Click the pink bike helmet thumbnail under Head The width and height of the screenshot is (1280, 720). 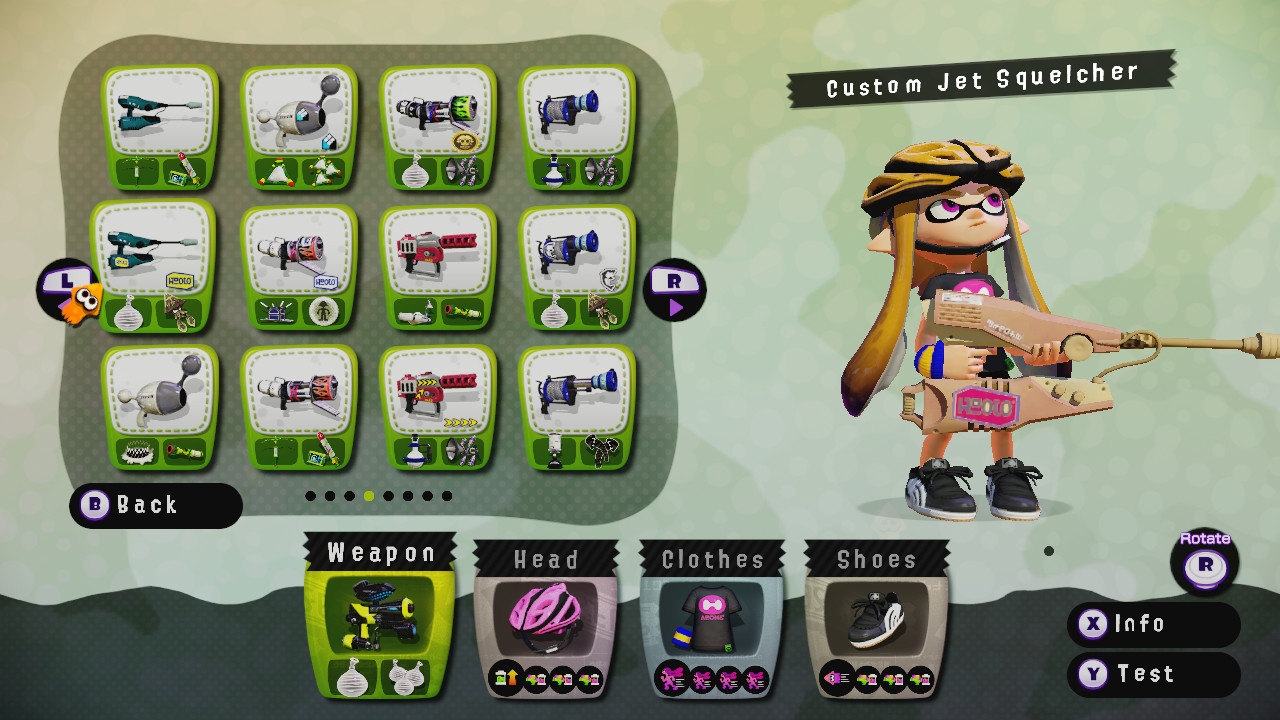click(547, 615)
